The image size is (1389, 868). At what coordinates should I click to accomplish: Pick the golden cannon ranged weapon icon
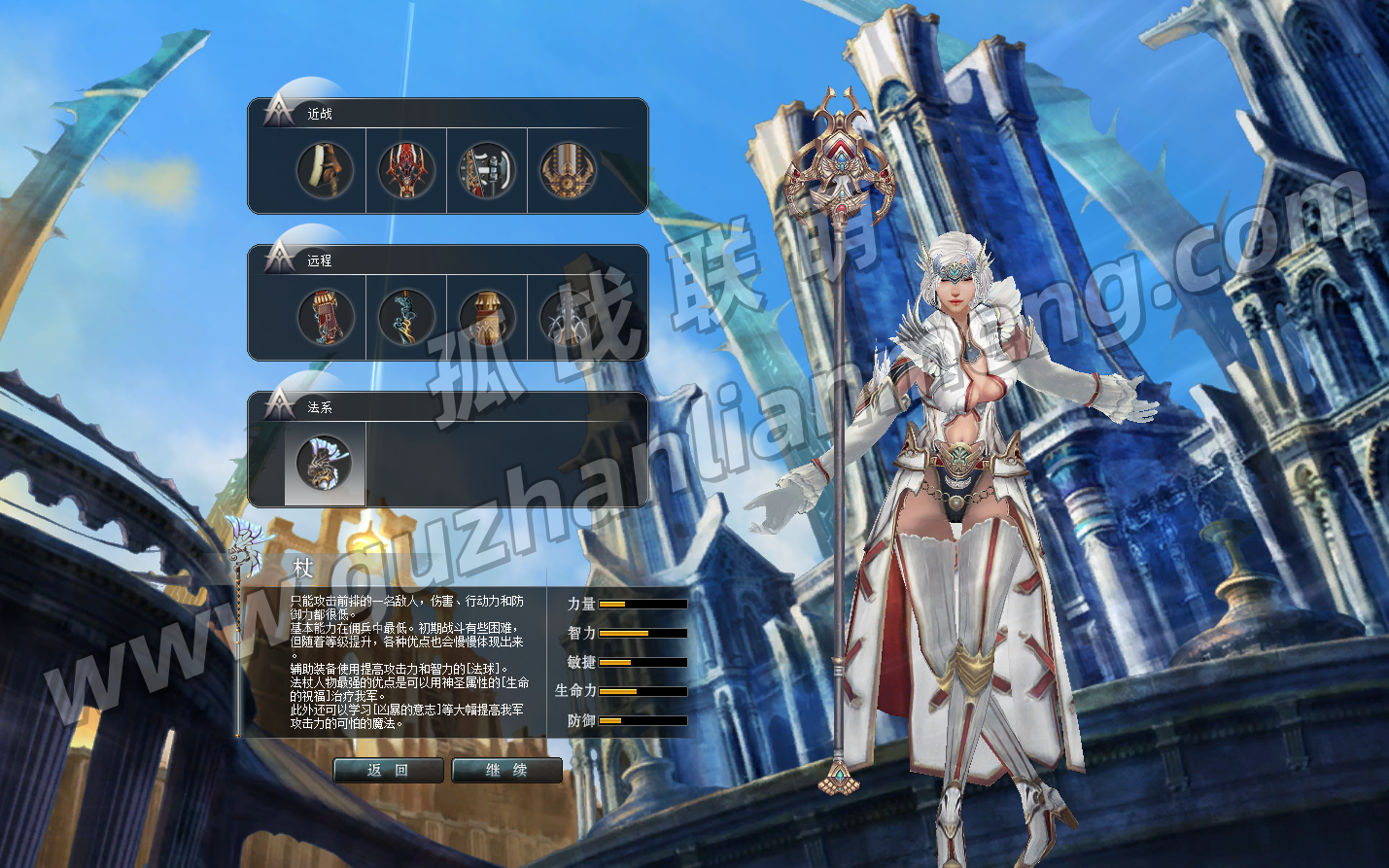486,317
